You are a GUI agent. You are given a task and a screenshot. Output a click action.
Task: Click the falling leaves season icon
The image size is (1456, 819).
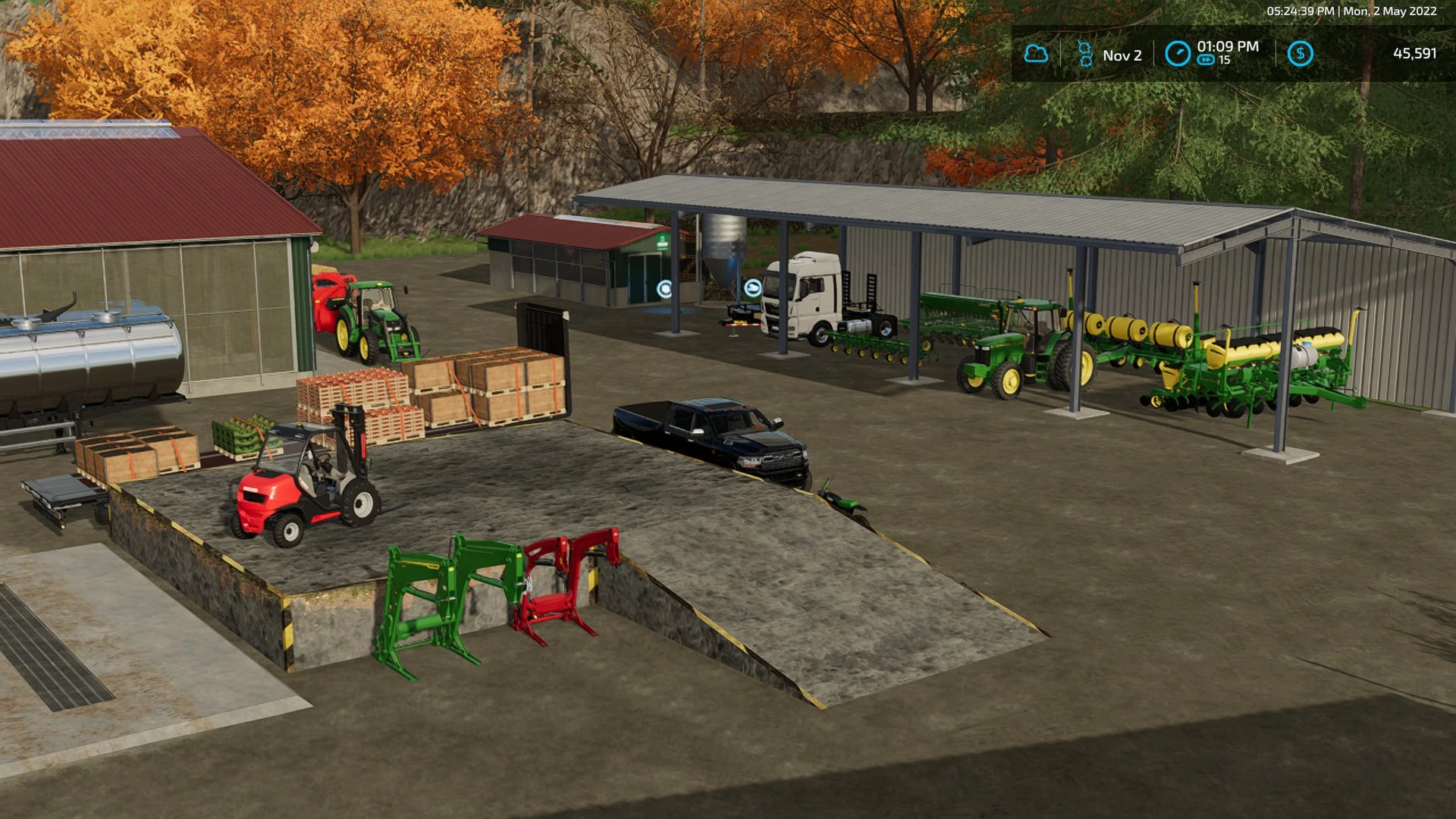tap(1084, 52)
